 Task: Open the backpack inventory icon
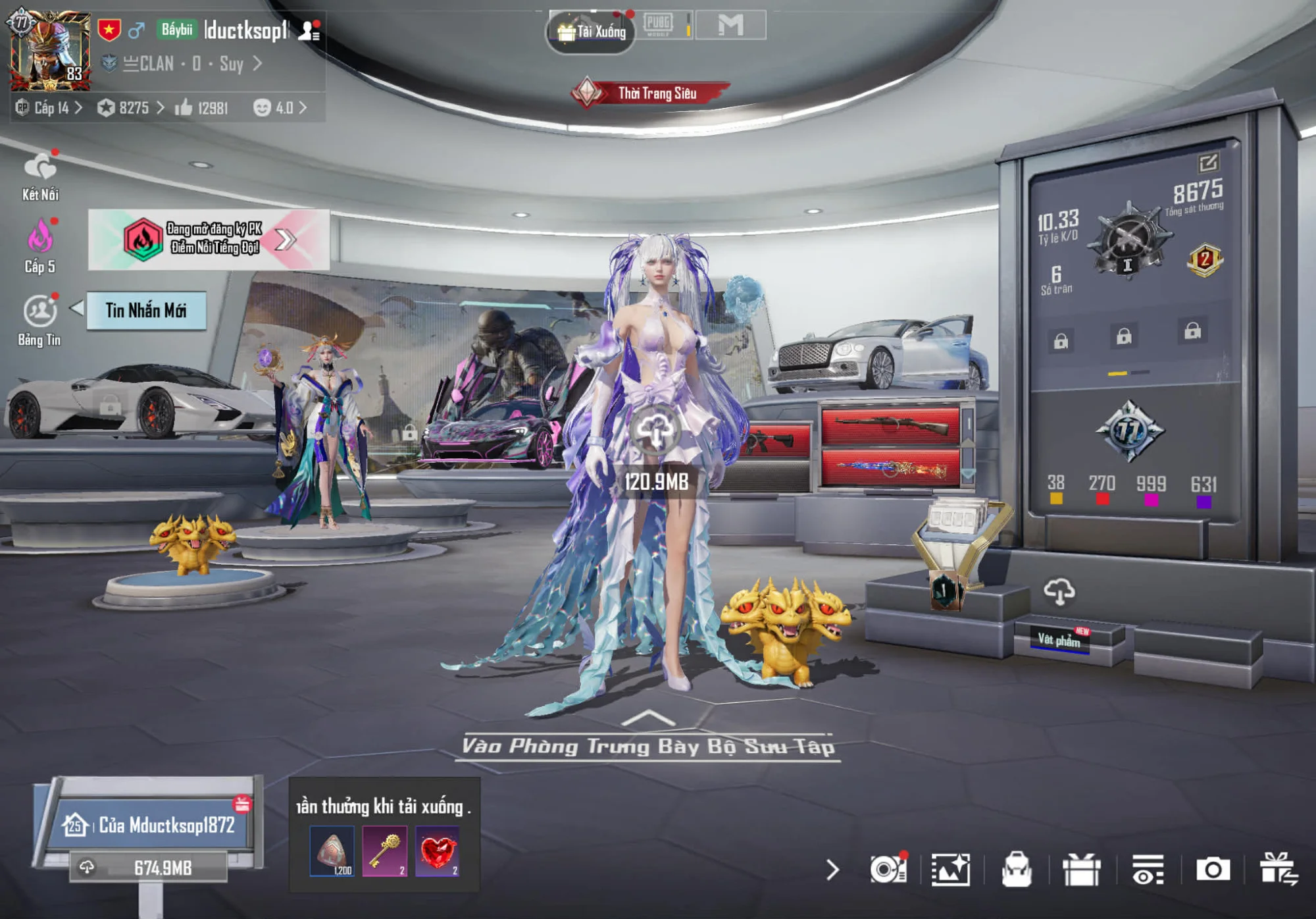[x=1016, y=870]
